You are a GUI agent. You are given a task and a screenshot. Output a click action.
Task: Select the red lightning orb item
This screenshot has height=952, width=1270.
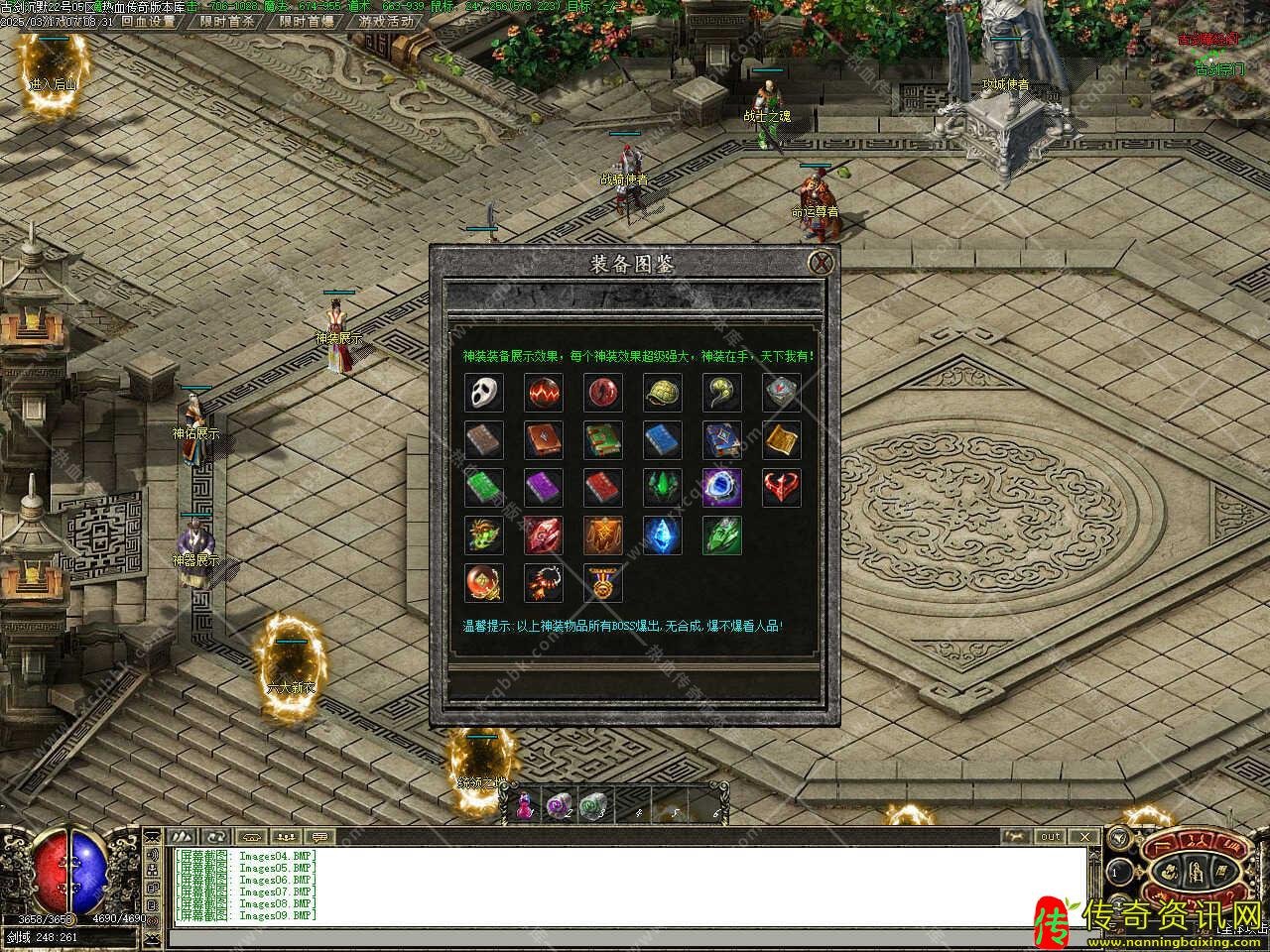(543, 393)
